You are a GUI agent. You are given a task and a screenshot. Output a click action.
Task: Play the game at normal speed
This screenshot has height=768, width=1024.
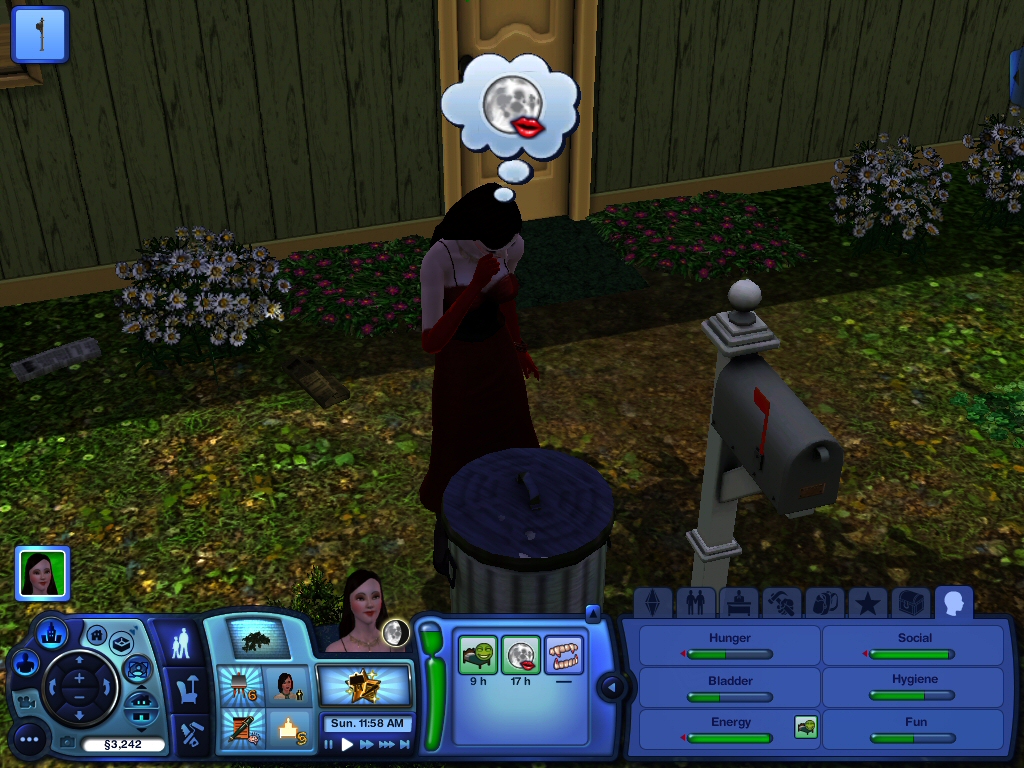(x=348, y=744)
